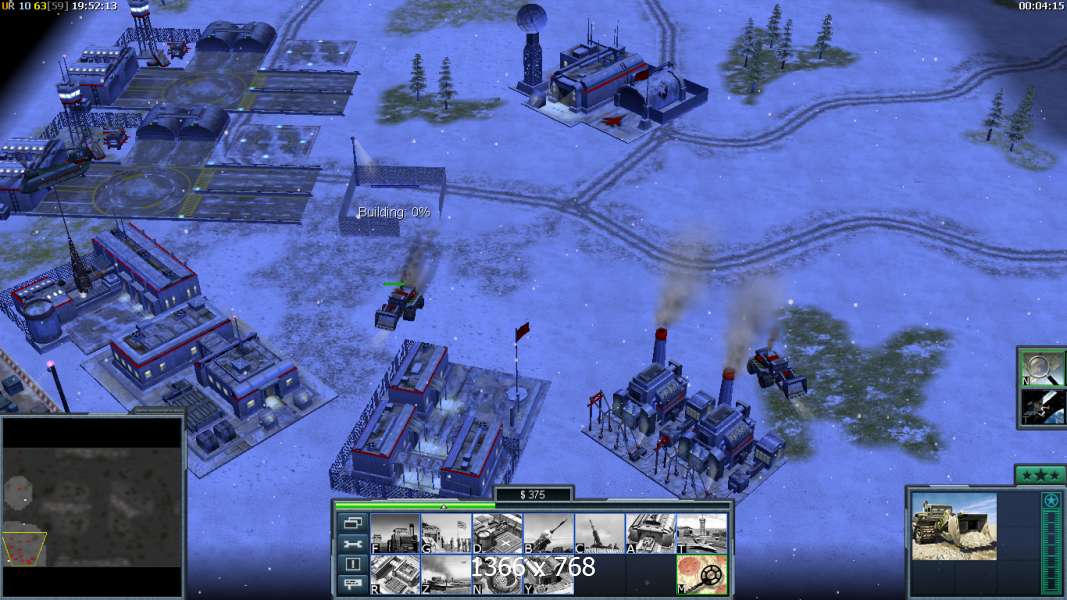Choose the barracks build icon (hotkey G)
Viewport: 1067px width, 600px height.
[x=446, y=533]
